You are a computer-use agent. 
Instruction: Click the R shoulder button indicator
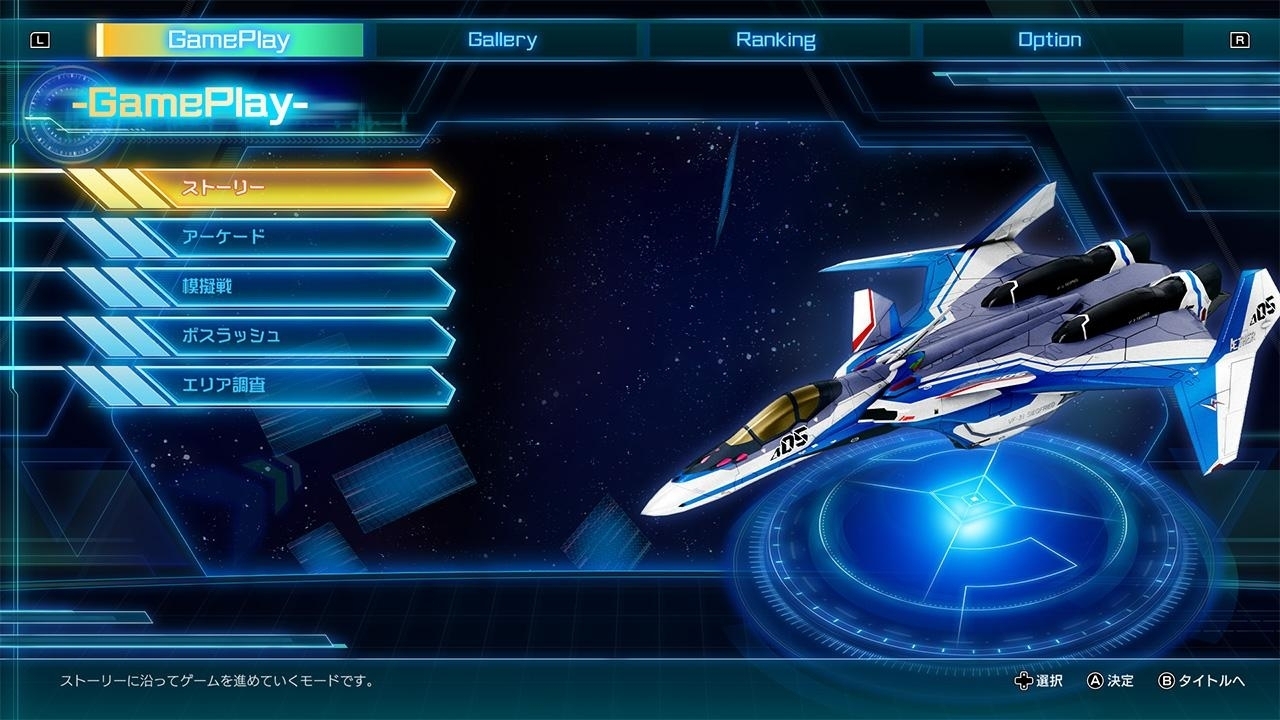tap(1240, 39)
